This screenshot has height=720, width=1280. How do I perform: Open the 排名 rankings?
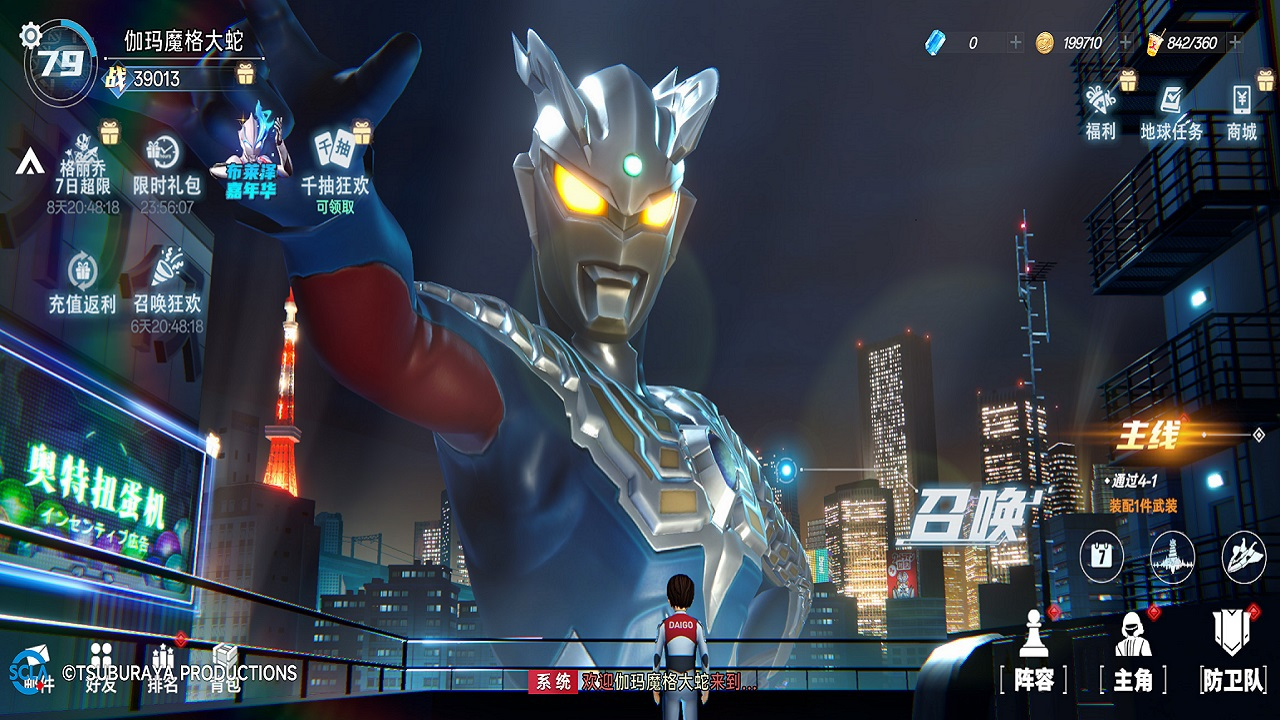(x=163, y=668)
